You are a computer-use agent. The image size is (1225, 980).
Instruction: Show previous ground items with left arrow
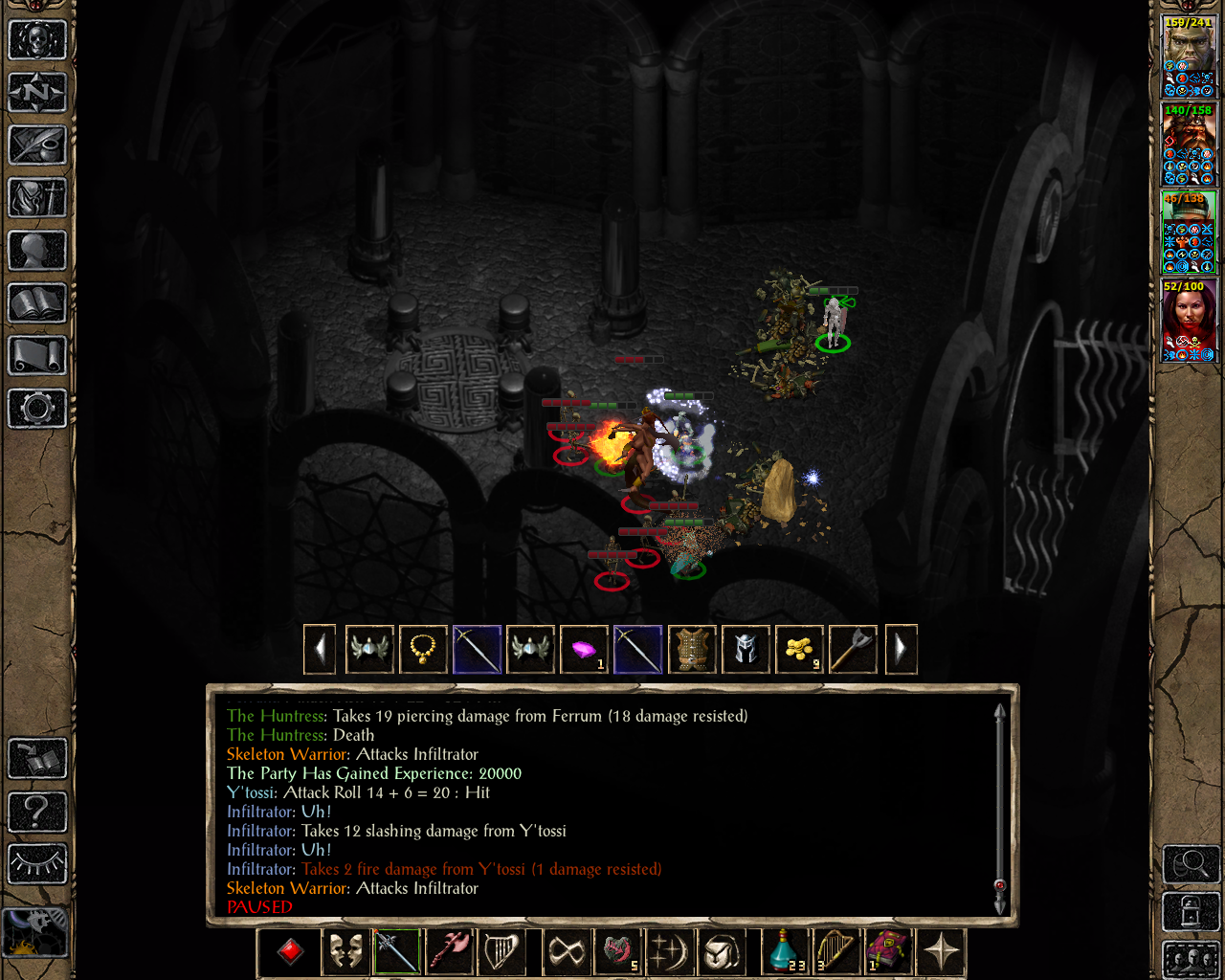point(320,650)
